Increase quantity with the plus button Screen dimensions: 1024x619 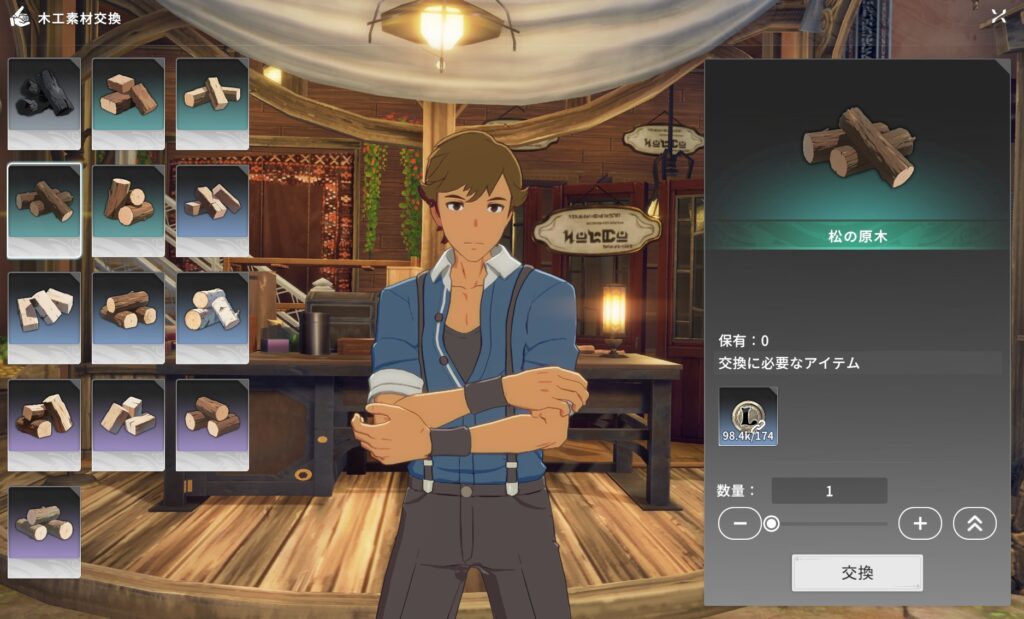tap(920, 523)
